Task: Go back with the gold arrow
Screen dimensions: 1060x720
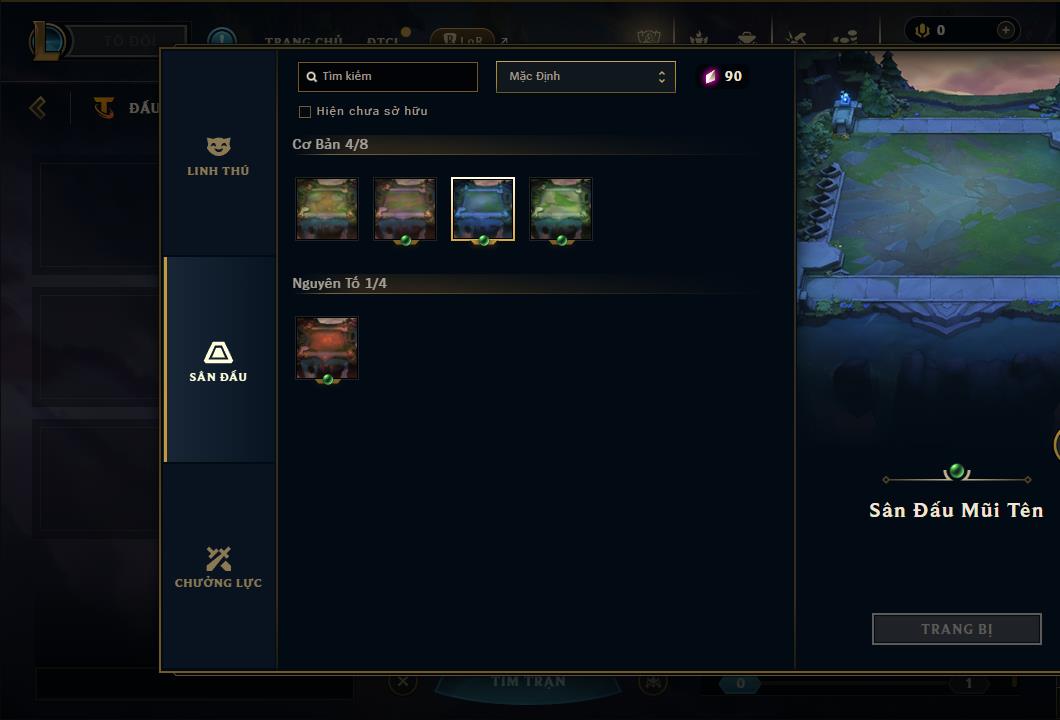Action: click(x=38, y=107)
